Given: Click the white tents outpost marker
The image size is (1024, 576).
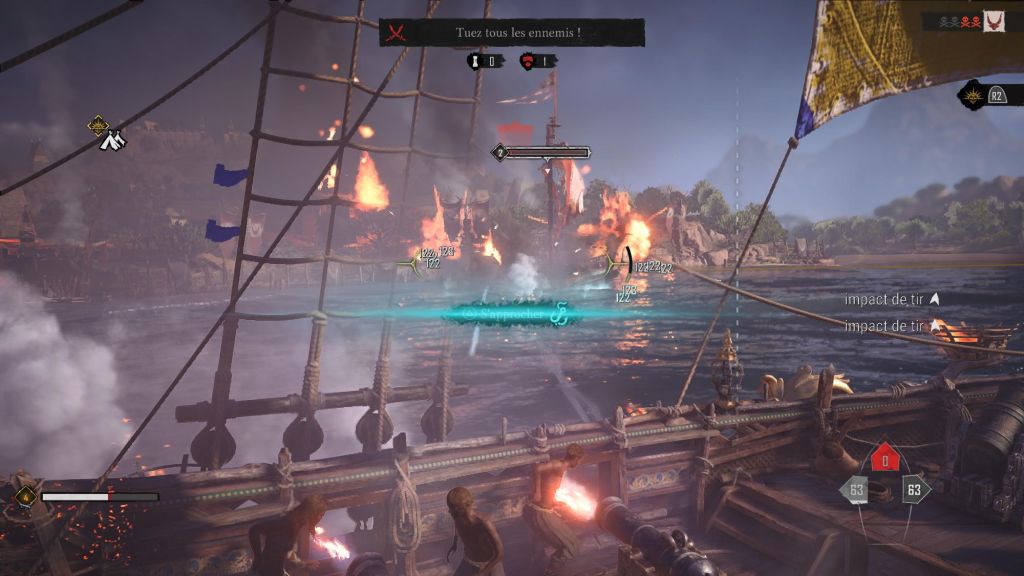Looking at the screenshot, I should tap(112, 141).
